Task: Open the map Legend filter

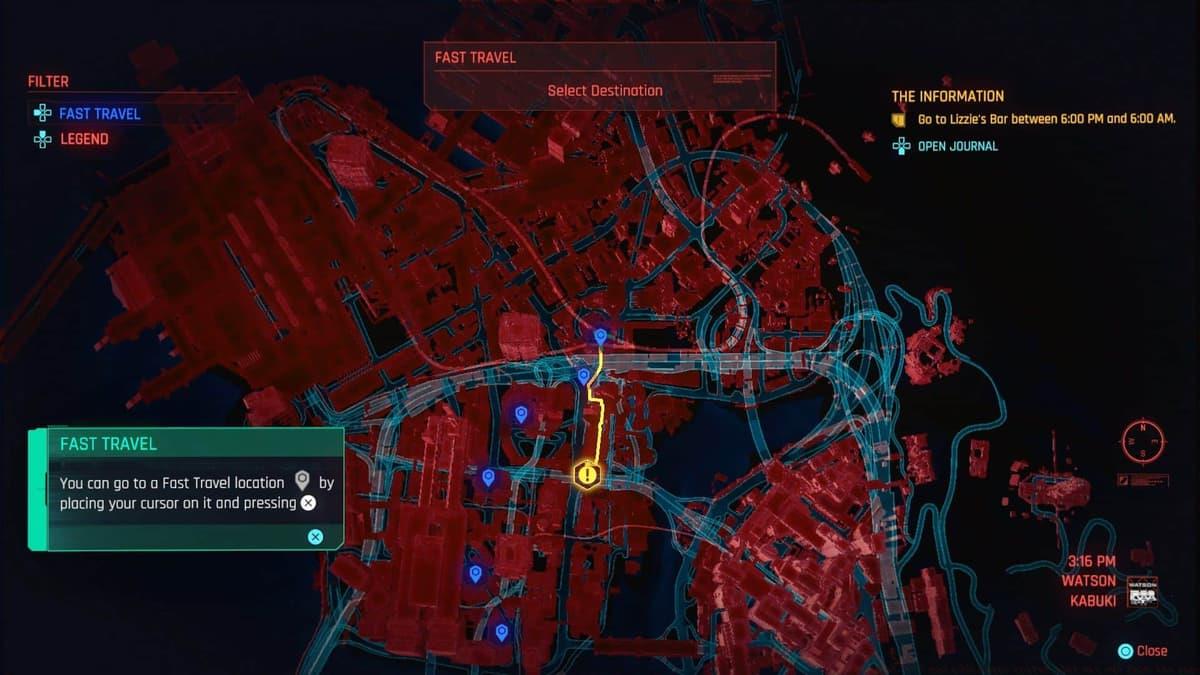Action: (x=84, y=139)
